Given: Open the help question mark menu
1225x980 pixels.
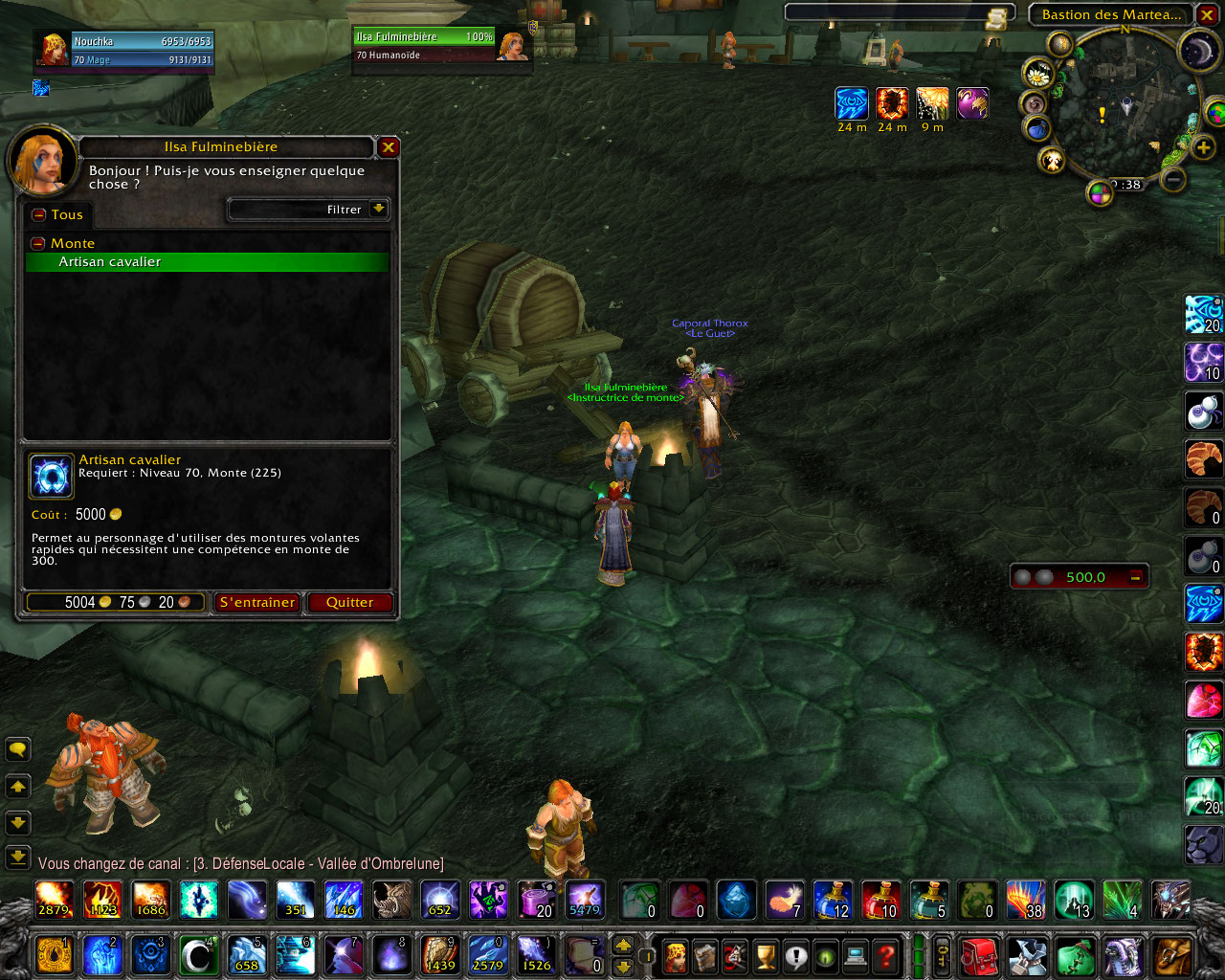Looking at the screenshot, I should click(886, 955).
